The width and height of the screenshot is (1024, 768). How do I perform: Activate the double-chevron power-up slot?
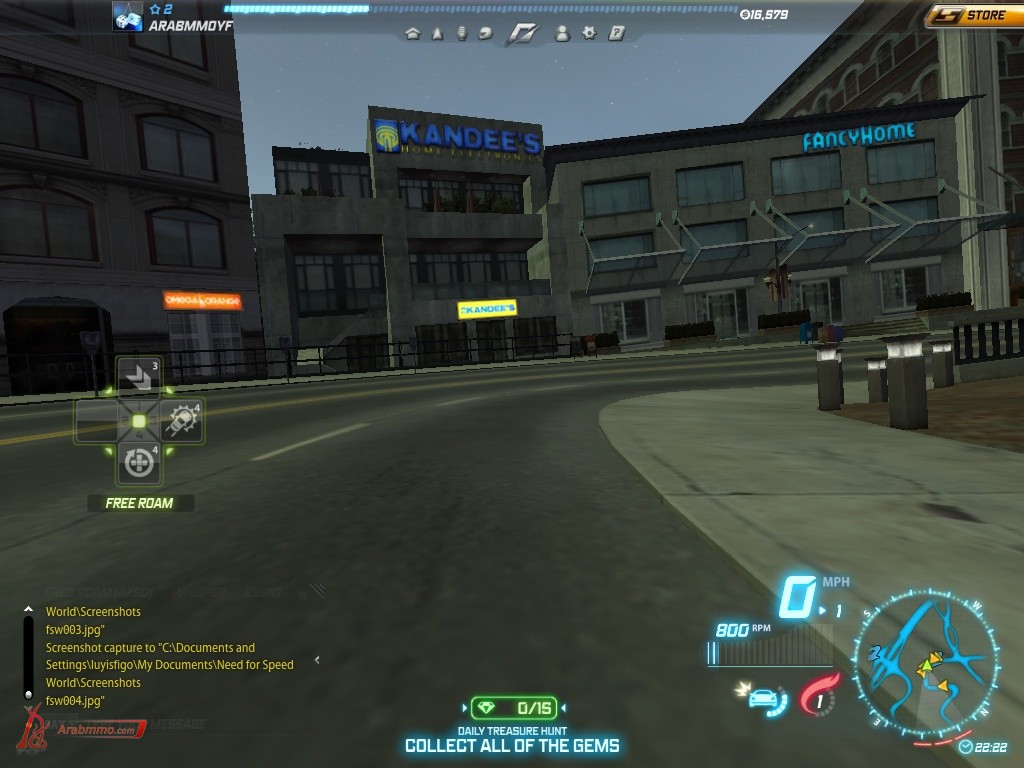click(138, 377)
